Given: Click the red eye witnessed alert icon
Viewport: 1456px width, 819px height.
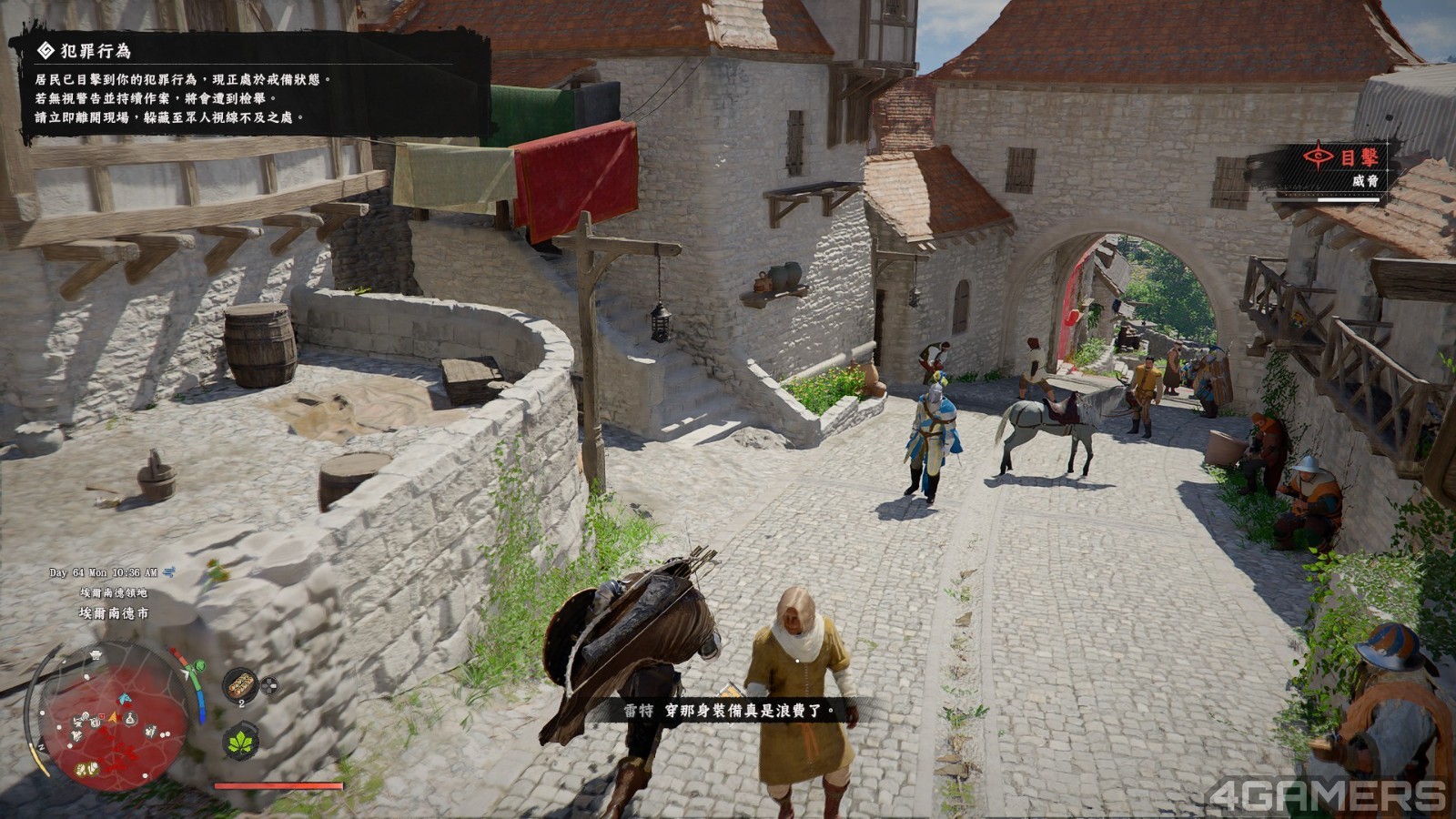Looking at the screenshot, I should pyautogui.click(x=1319, y=157).
